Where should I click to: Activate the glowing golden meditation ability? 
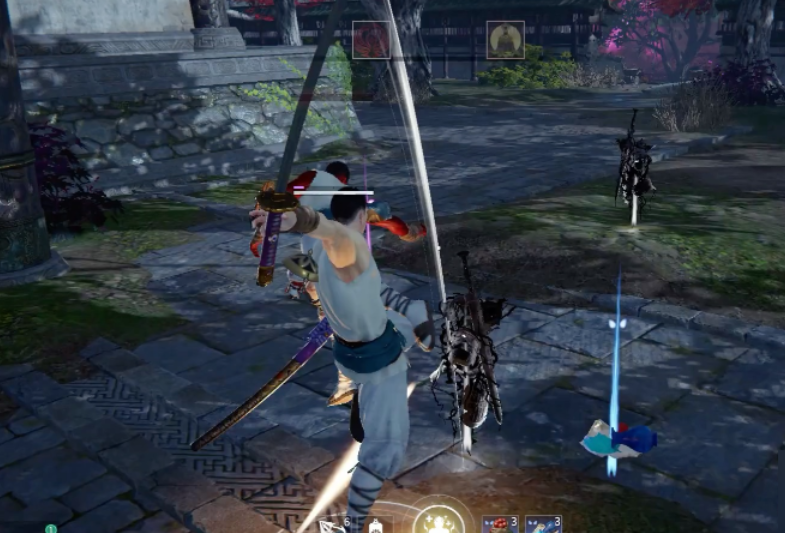pos(439,521)
